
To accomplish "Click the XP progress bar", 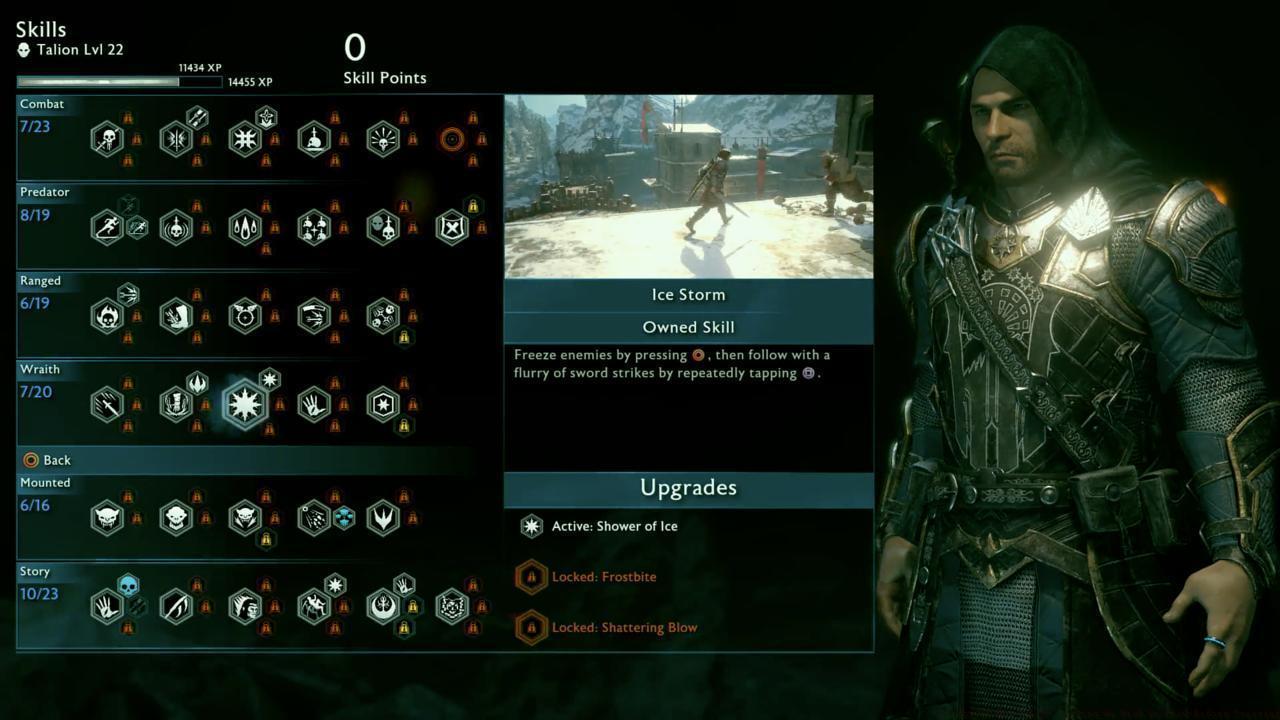I will tap(120, 80).
